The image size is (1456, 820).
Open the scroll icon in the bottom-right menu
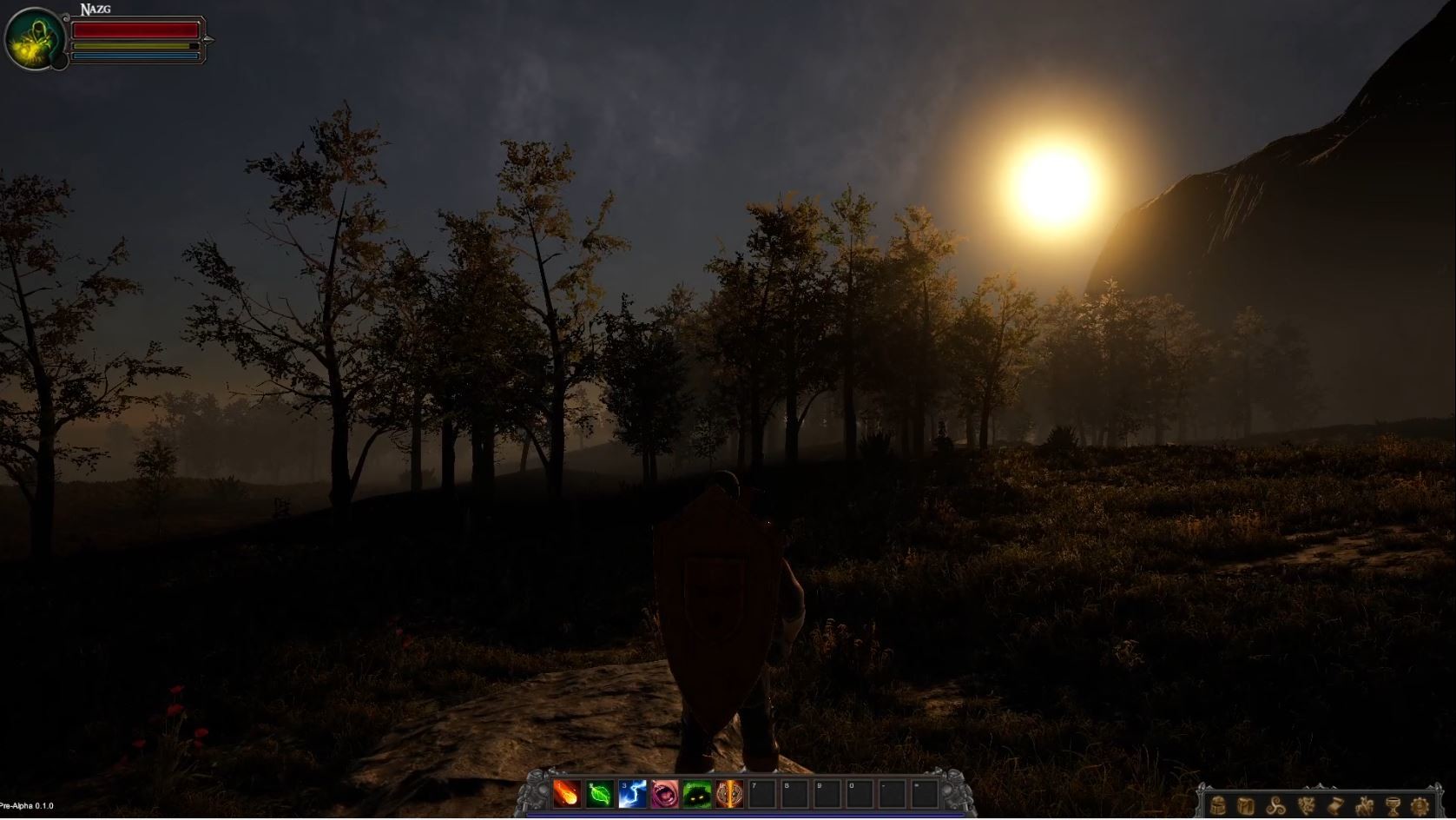[x=1335, y=806]
